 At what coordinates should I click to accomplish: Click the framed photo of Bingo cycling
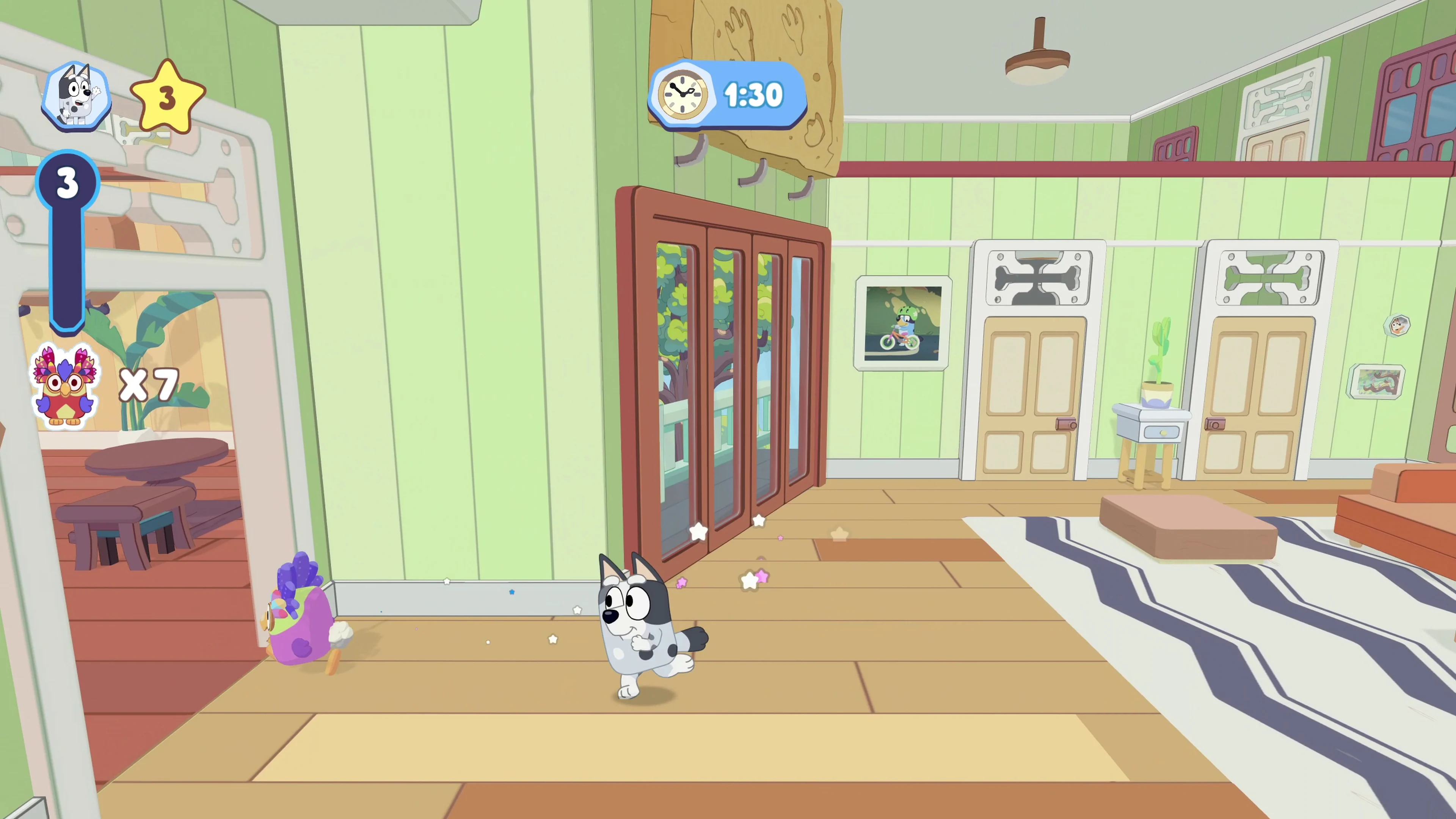click(x=903, y=324)
